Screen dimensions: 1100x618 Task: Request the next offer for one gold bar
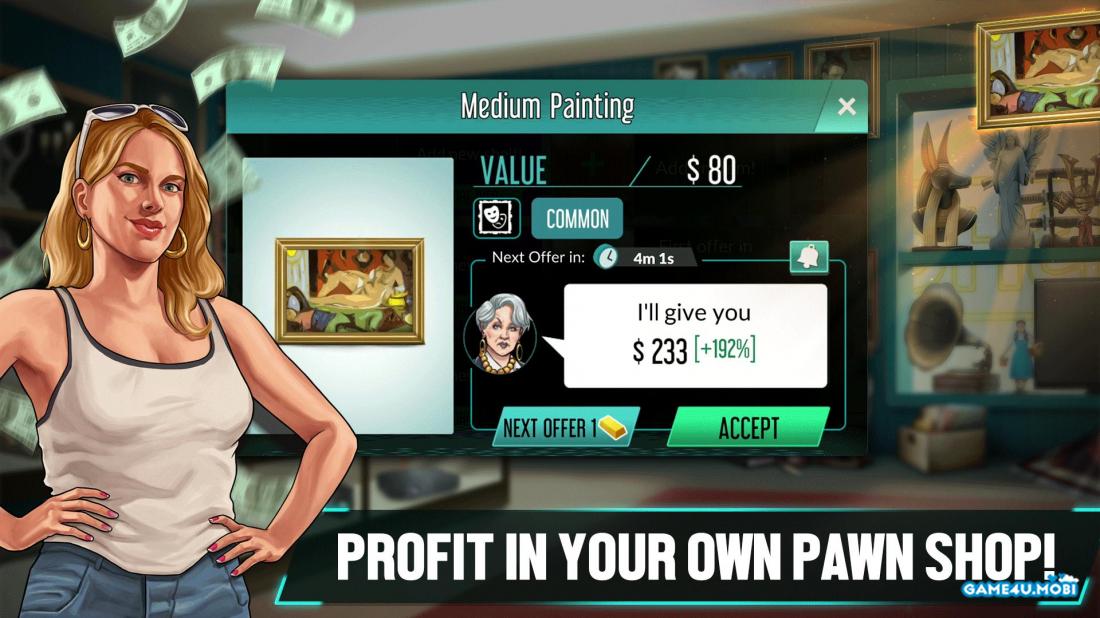point(565,428)
